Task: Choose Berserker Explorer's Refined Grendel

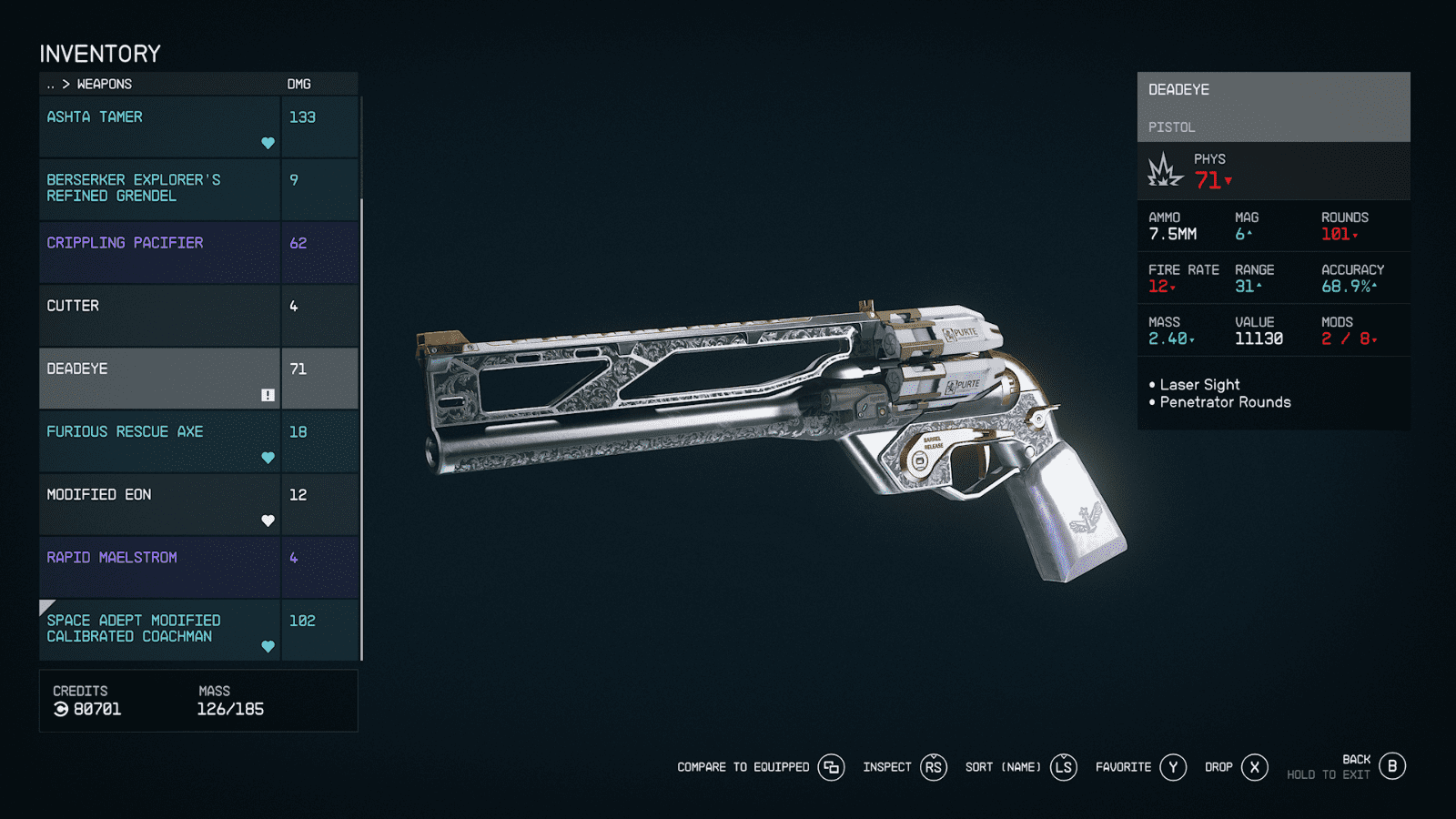Action: 159,189
